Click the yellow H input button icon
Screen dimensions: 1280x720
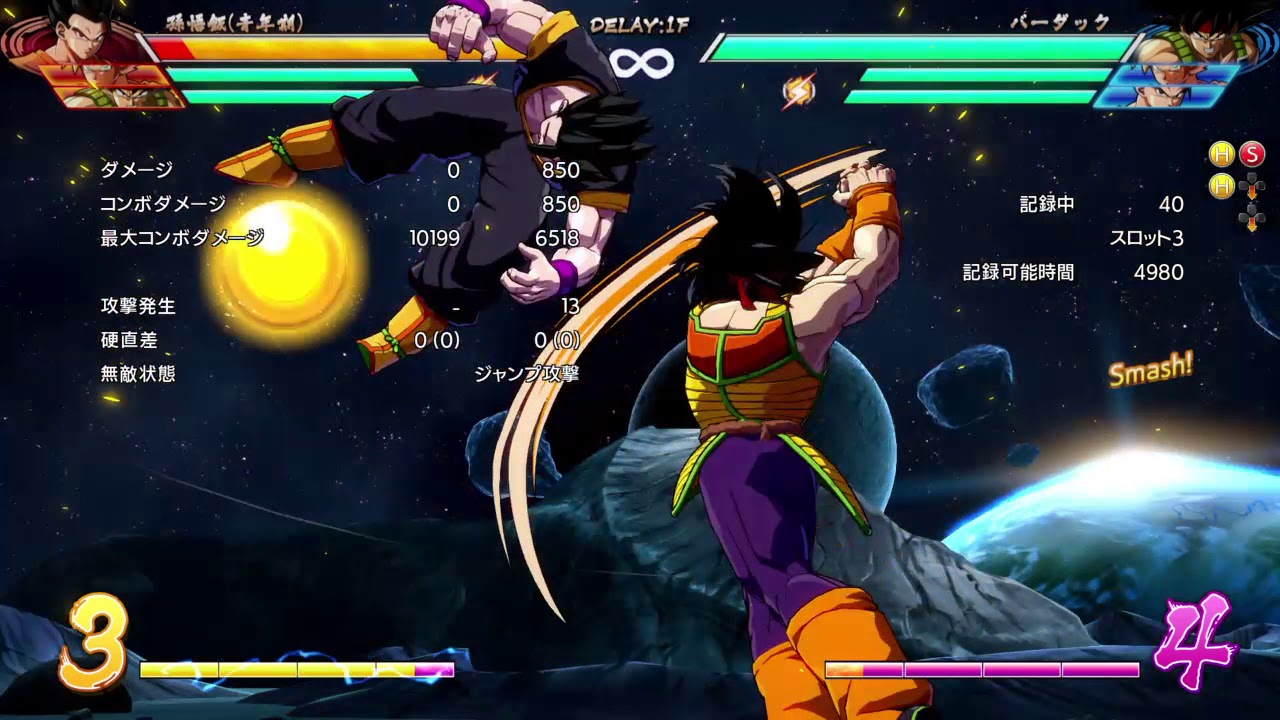(x=1221, y=153)
